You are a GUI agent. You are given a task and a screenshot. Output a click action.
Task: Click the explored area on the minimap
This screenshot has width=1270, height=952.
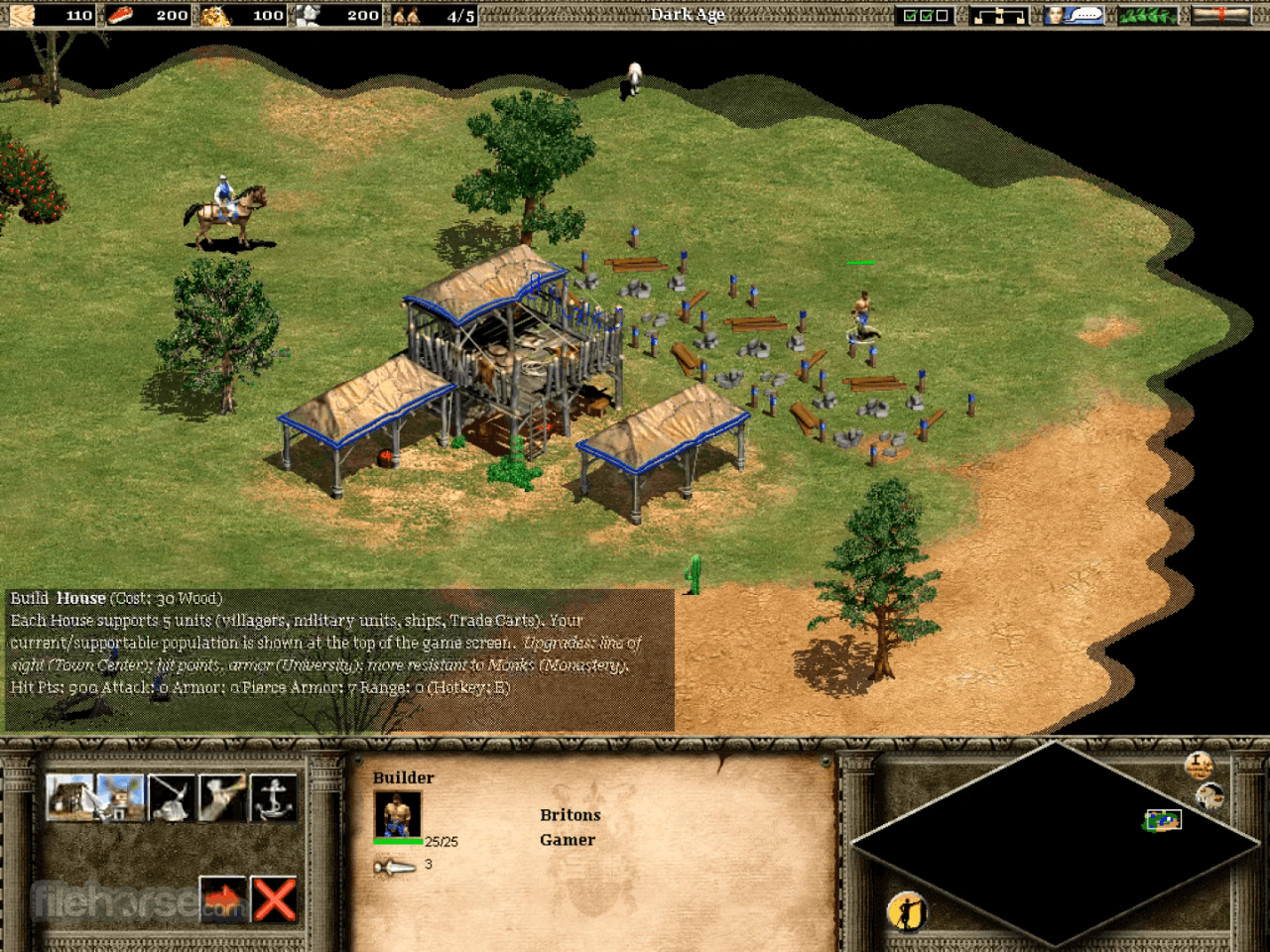tap(1162, 820)
